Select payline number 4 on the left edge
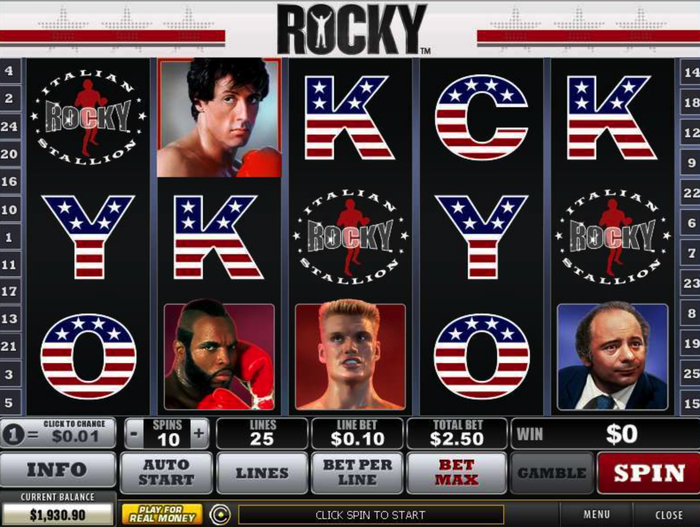The height and width of the screenshot is (527, 700). click(10, 72)
